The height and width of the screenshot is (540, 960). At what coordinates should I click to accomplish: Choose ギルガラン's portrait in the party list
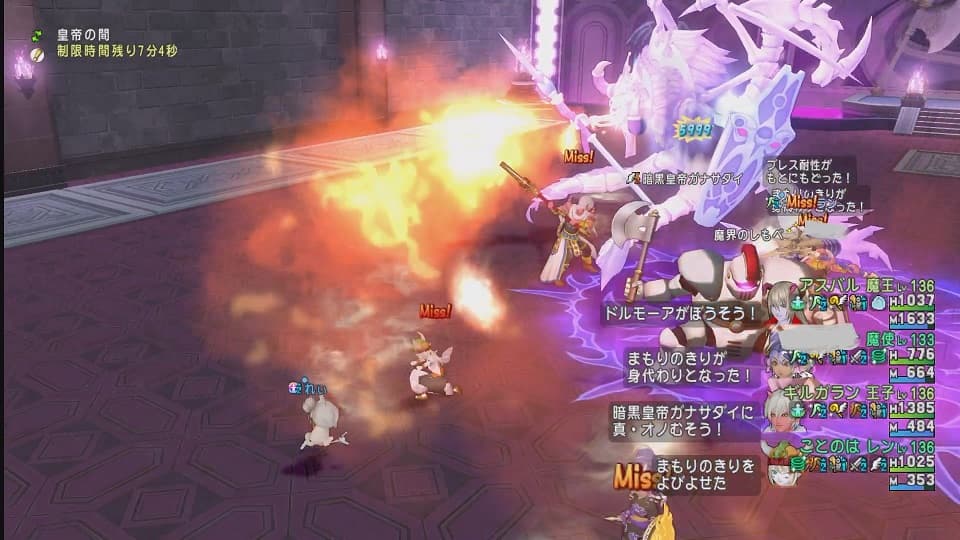pyautogui.click(x=779, y=406)
